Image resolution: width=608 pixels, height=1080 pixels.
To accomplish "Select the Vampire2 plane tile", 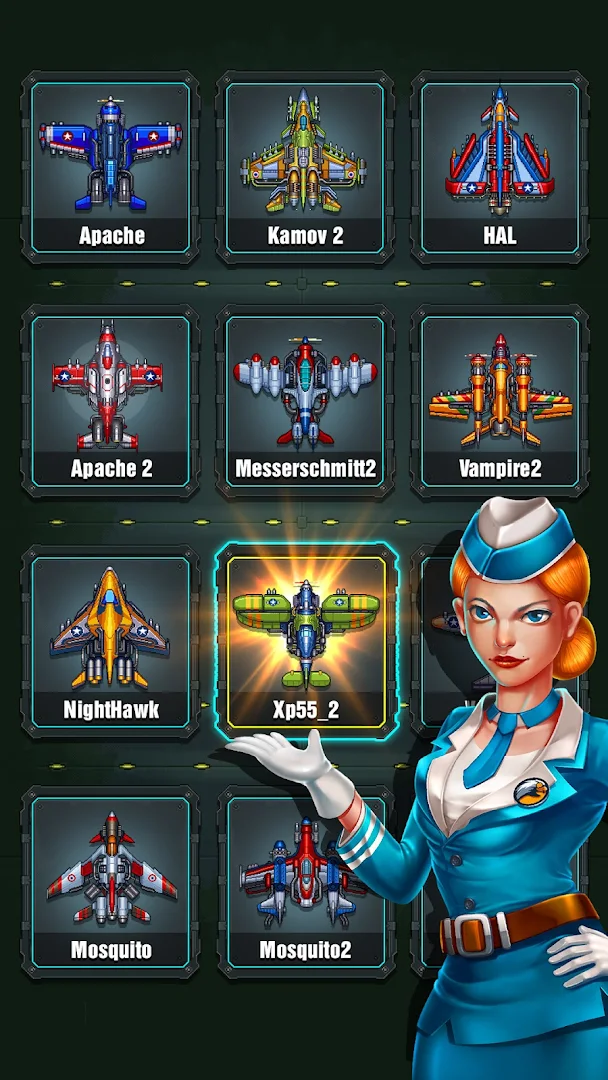I will tap(499, 400).
